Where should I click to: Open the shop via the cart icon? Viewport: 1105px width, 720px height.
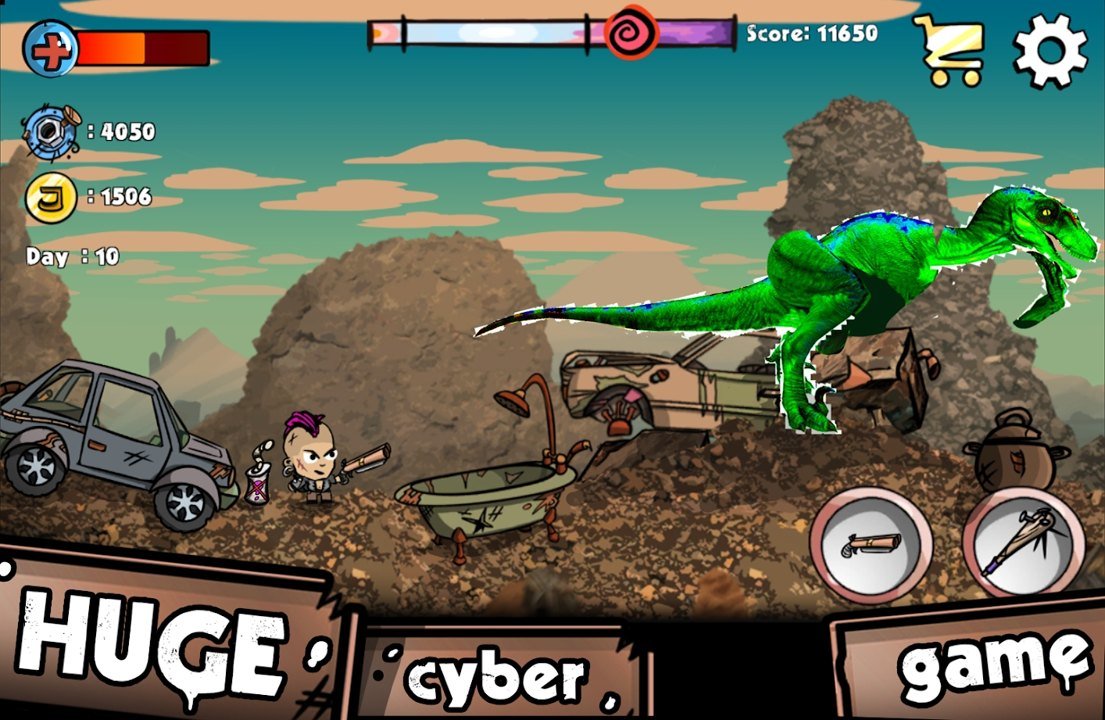(x=949, y=50)
